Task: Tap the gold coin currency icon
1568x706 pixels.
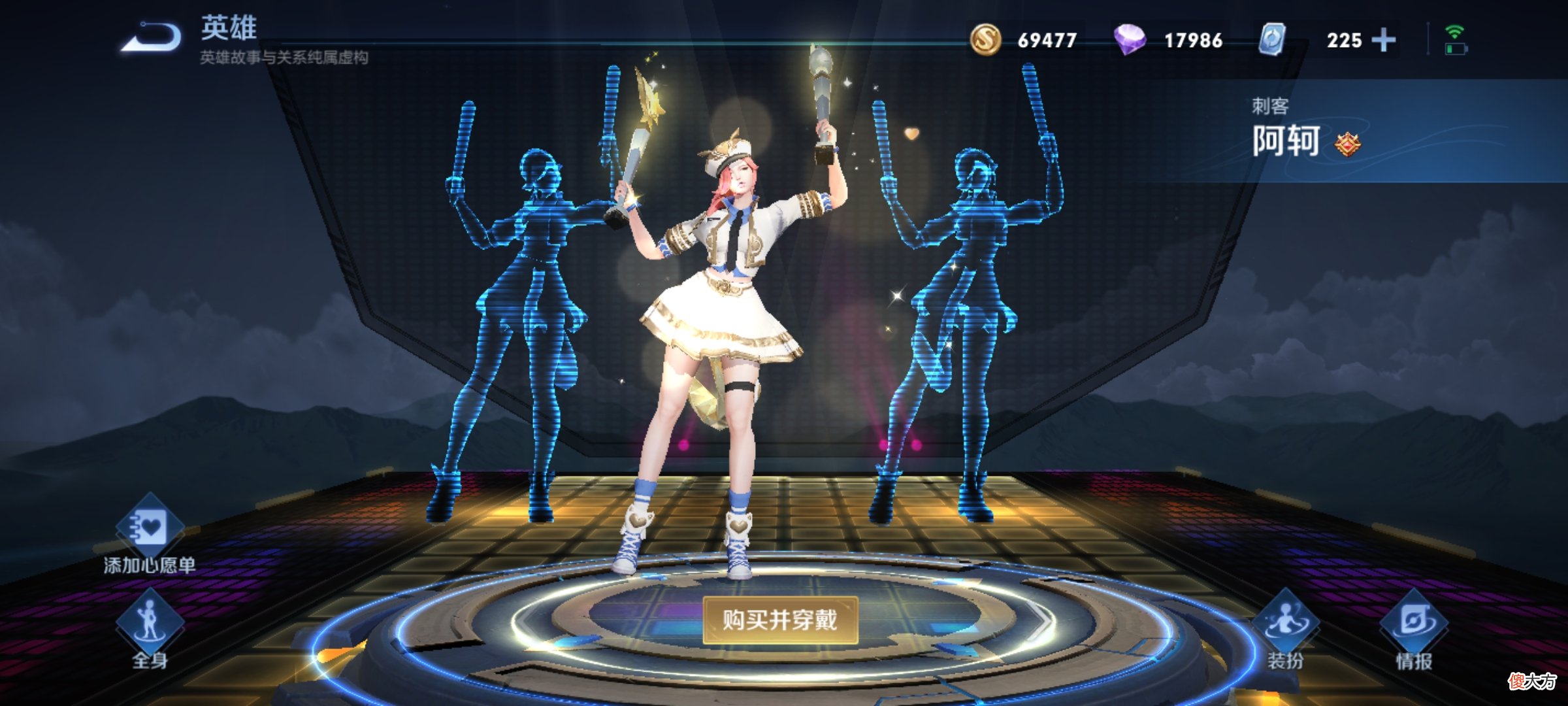Action: pos(985,40)
